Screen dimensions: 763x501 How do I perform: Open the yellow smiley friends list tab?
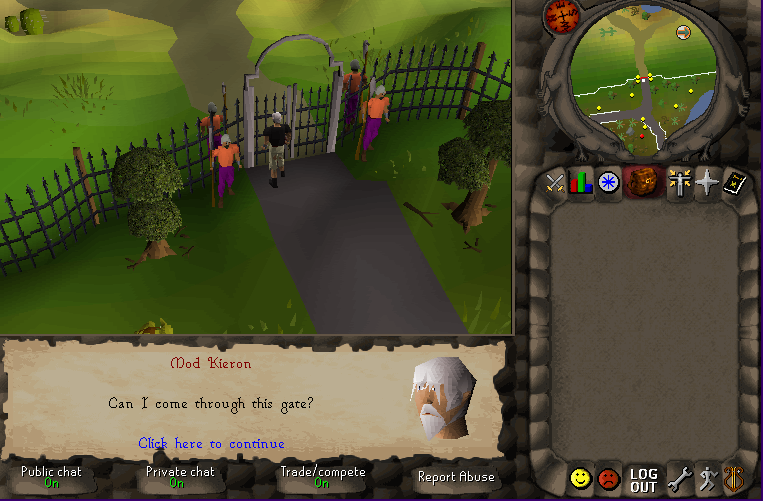point(580,478)
